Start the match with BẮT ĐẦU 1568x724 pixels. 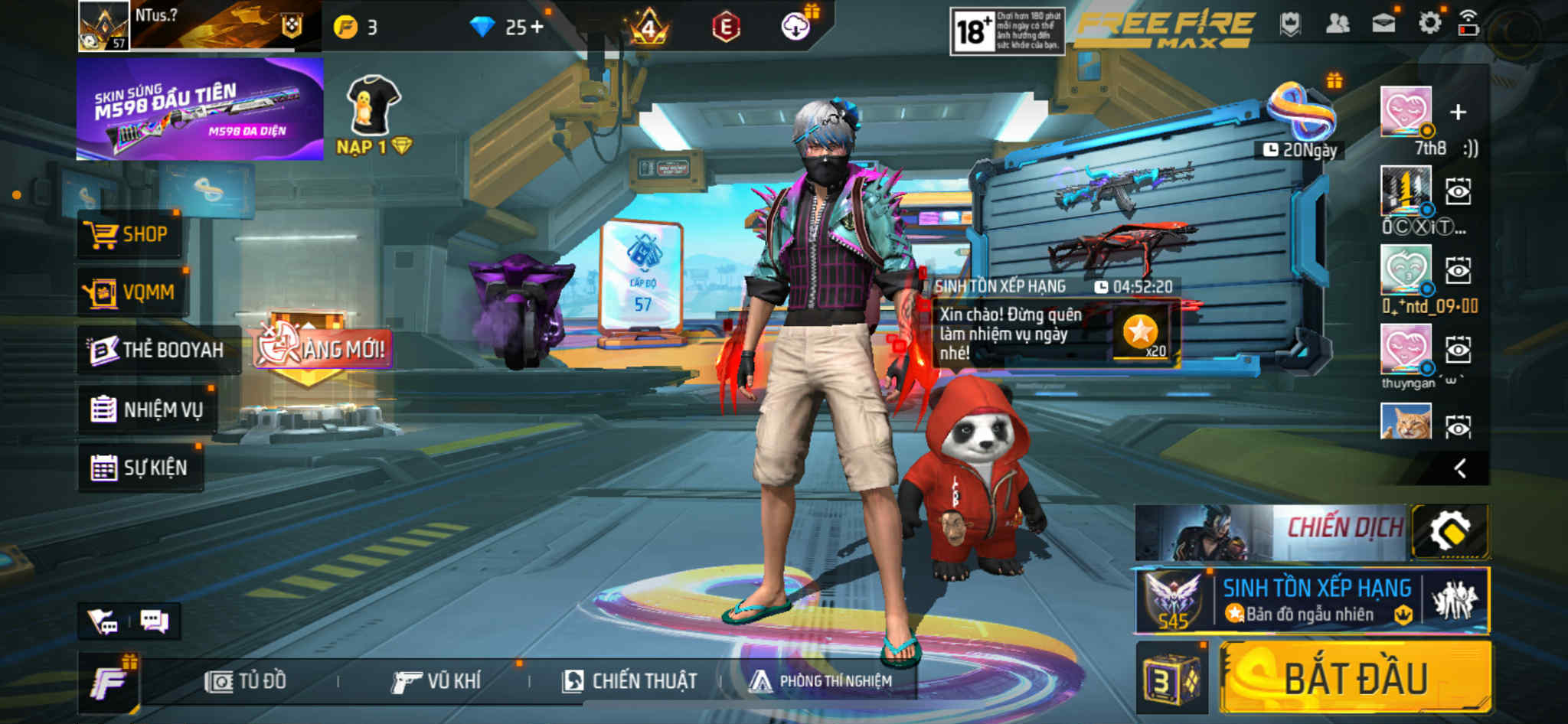tap(1355, 678)
